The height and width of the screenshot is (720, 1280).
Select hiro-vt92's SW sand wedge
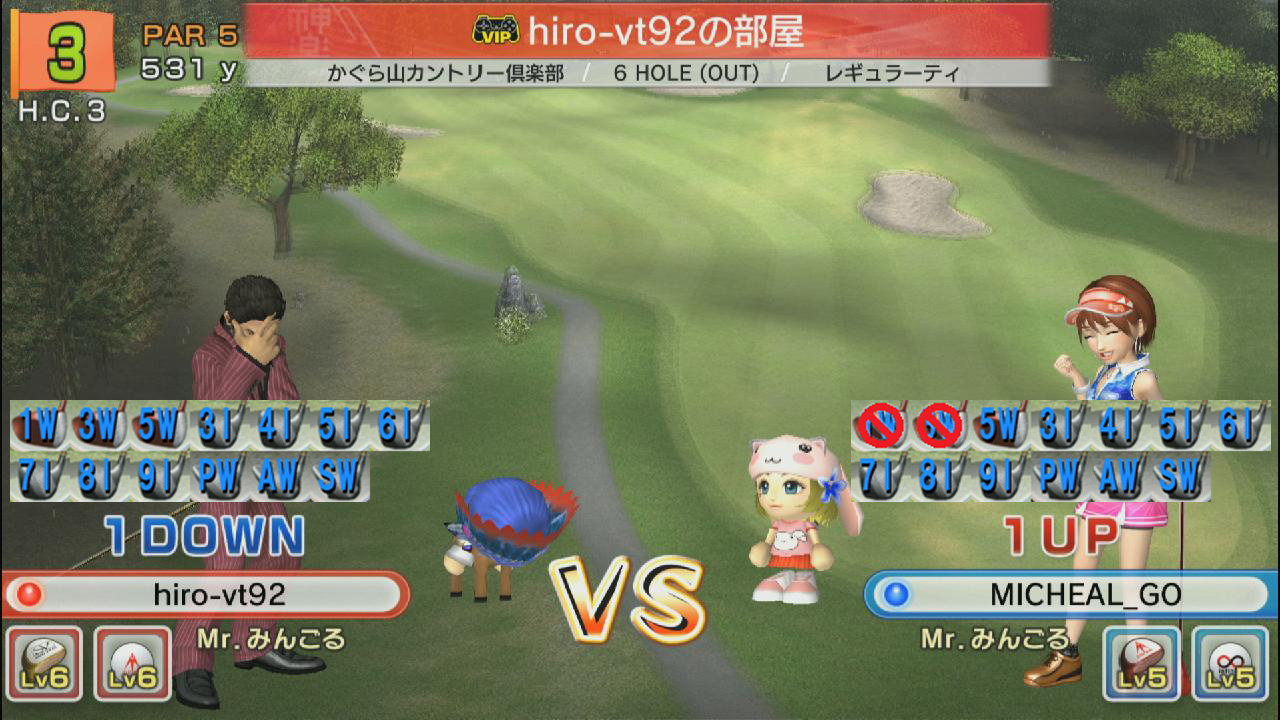tap(339, 477)
